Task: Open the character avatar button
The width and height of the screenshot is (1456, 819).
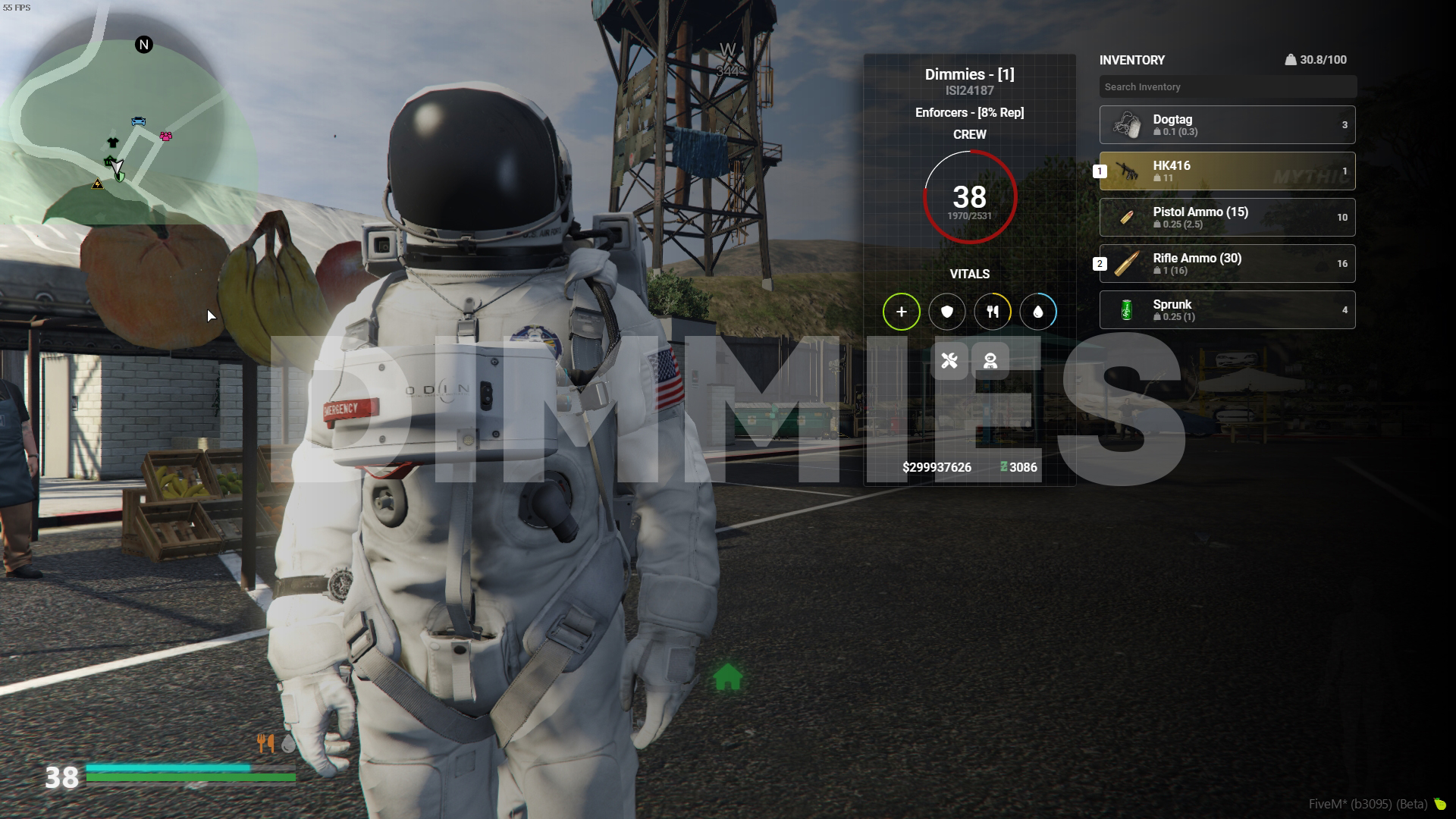Action: click(990, 360)
